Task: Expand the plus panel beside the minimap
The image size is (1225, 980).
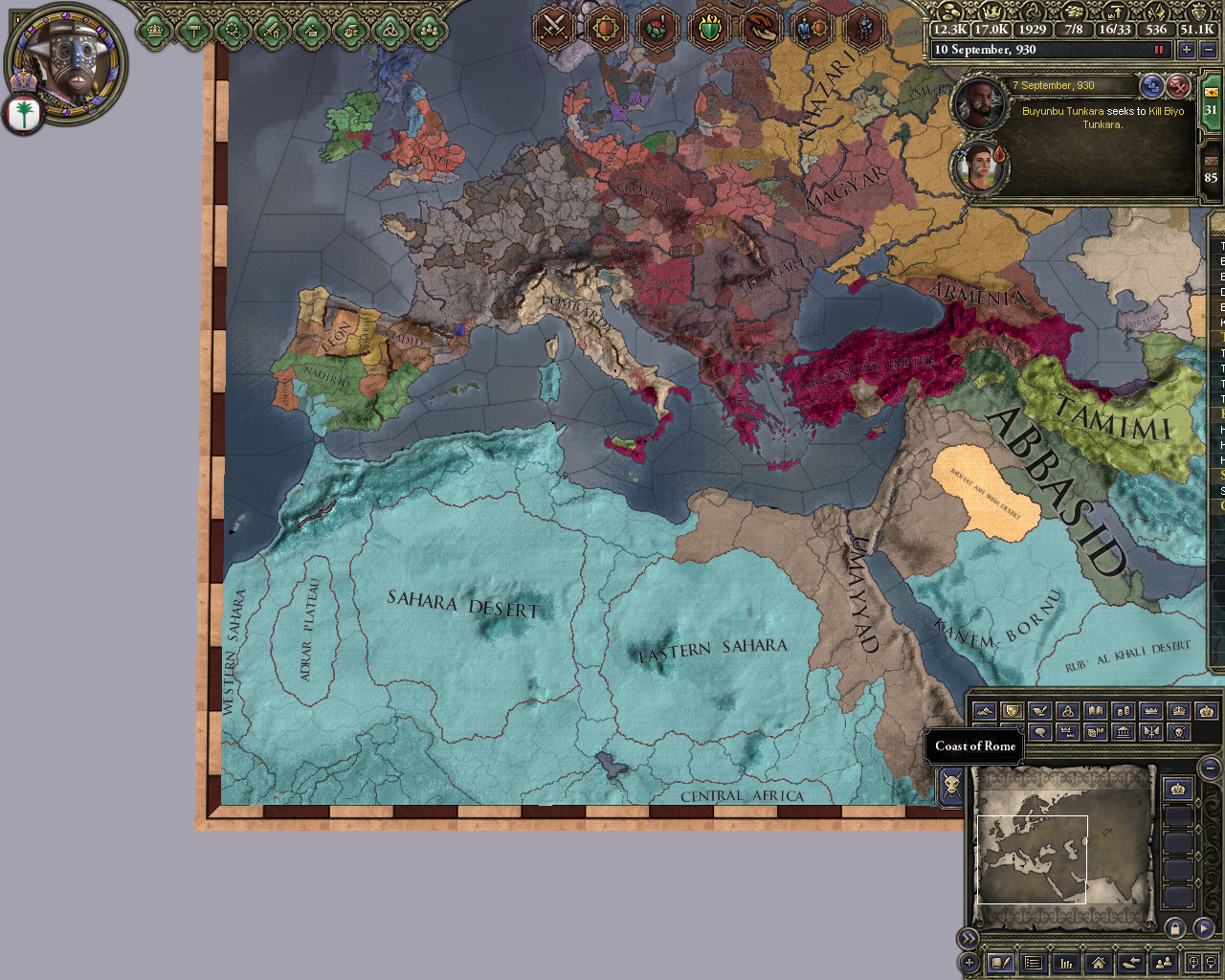Action: pos(969,963)
